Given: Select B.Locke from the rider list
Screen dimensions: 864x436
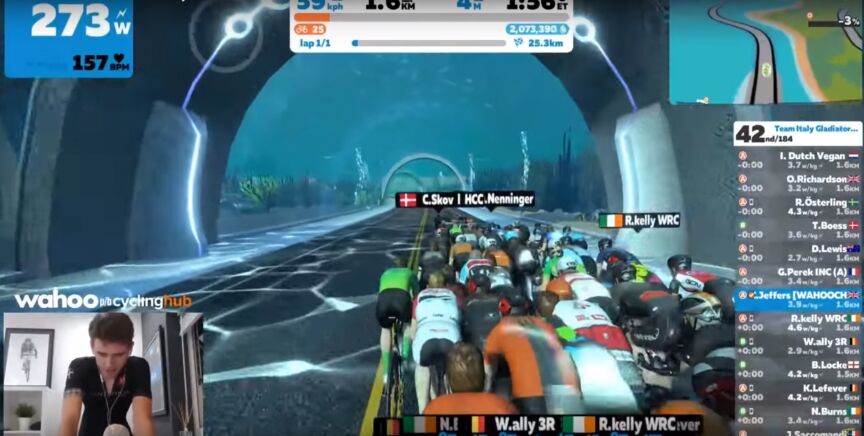Looking at the screenshot, I should [798, 369].
